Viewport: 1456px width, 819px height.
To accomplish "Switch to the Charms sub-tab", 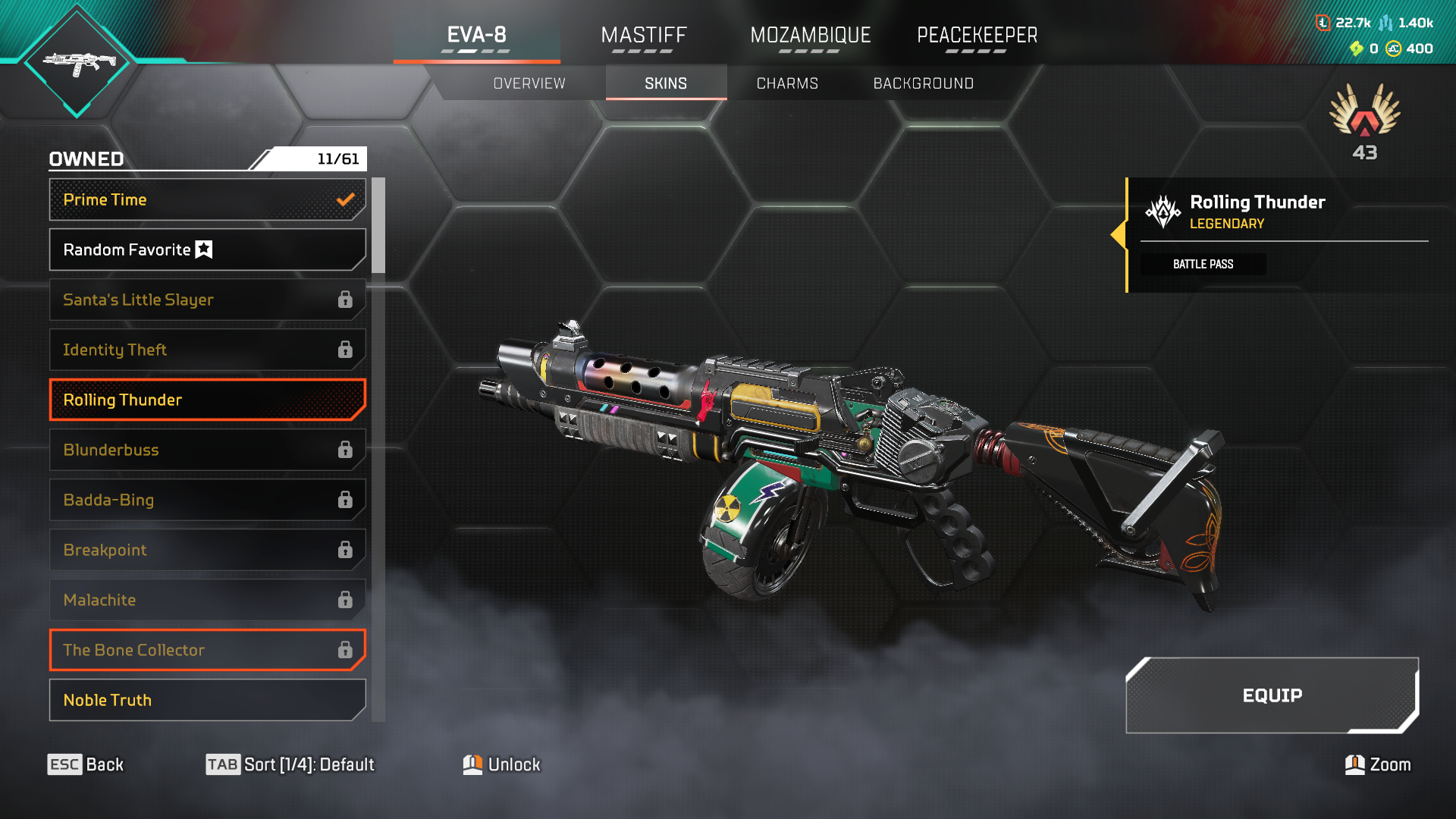I will pyautogui.click(x=787, y=83).
